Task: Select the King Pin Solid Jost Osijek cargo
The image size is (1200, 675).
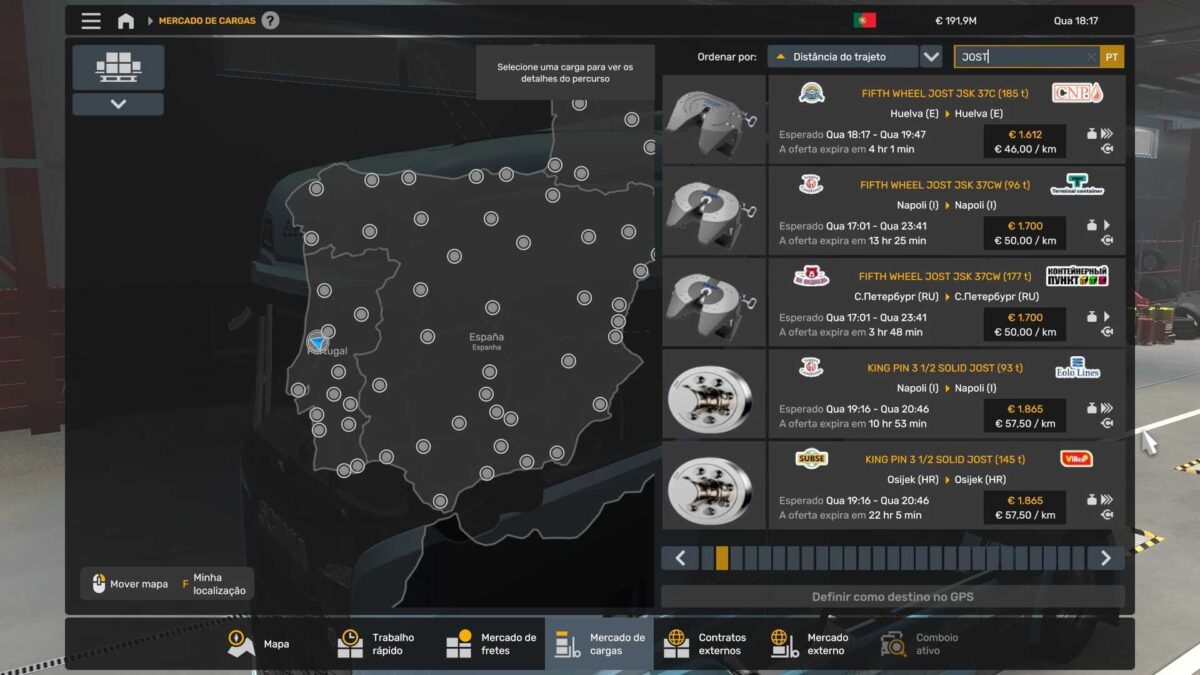Action: point(945,486)
